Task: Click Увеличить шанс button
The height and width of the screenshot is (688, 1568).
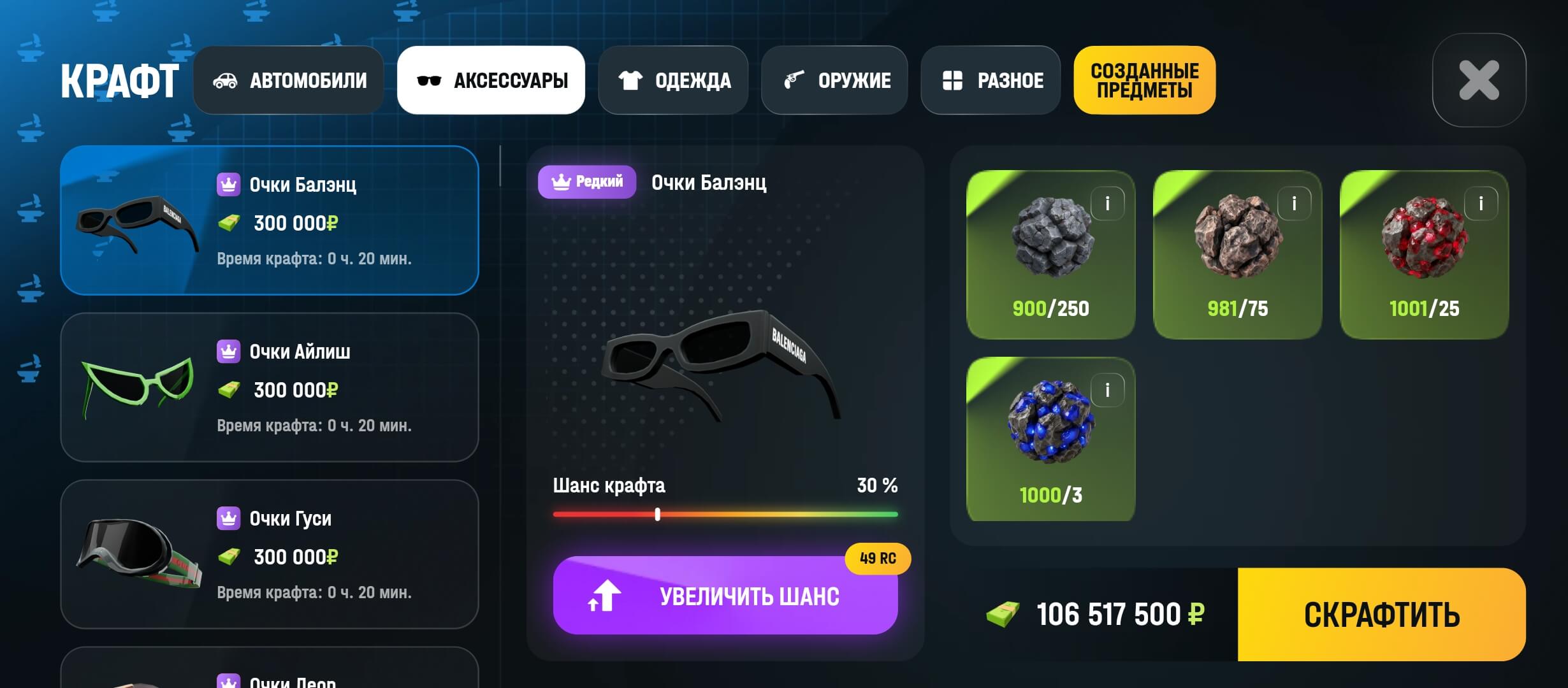Action: [725, 596]
